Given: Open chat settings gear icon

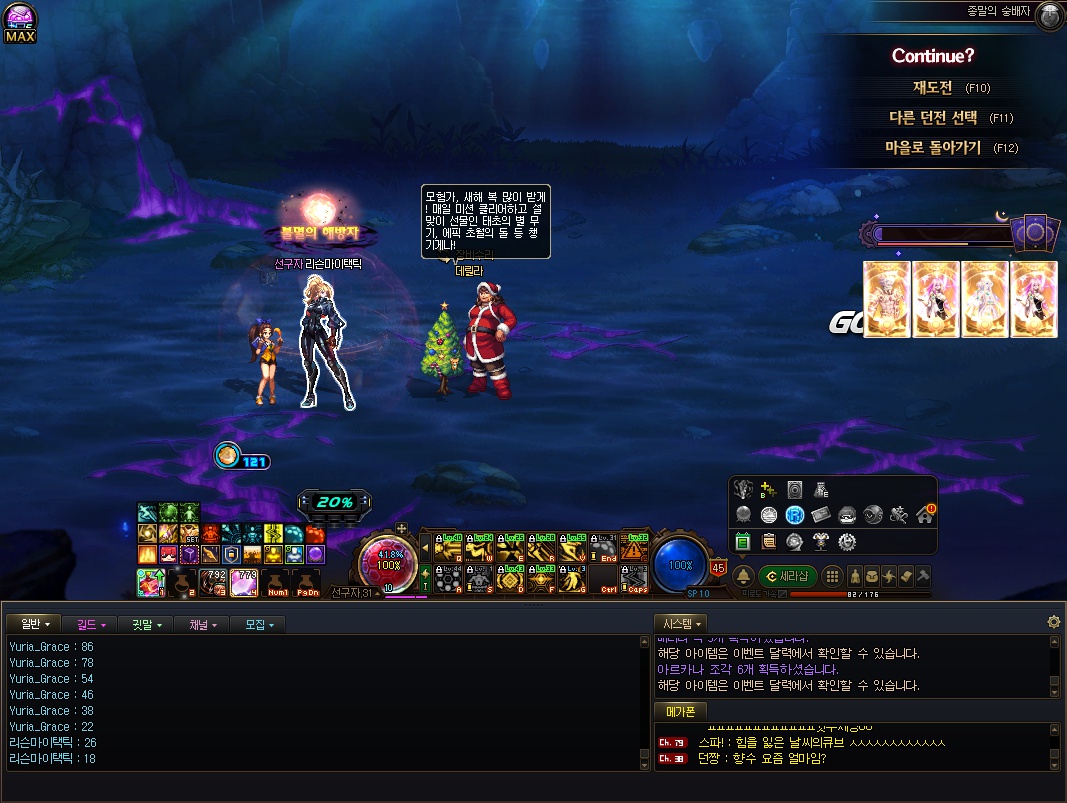Looking at the screenshot, I should [x=1053, y=622].
